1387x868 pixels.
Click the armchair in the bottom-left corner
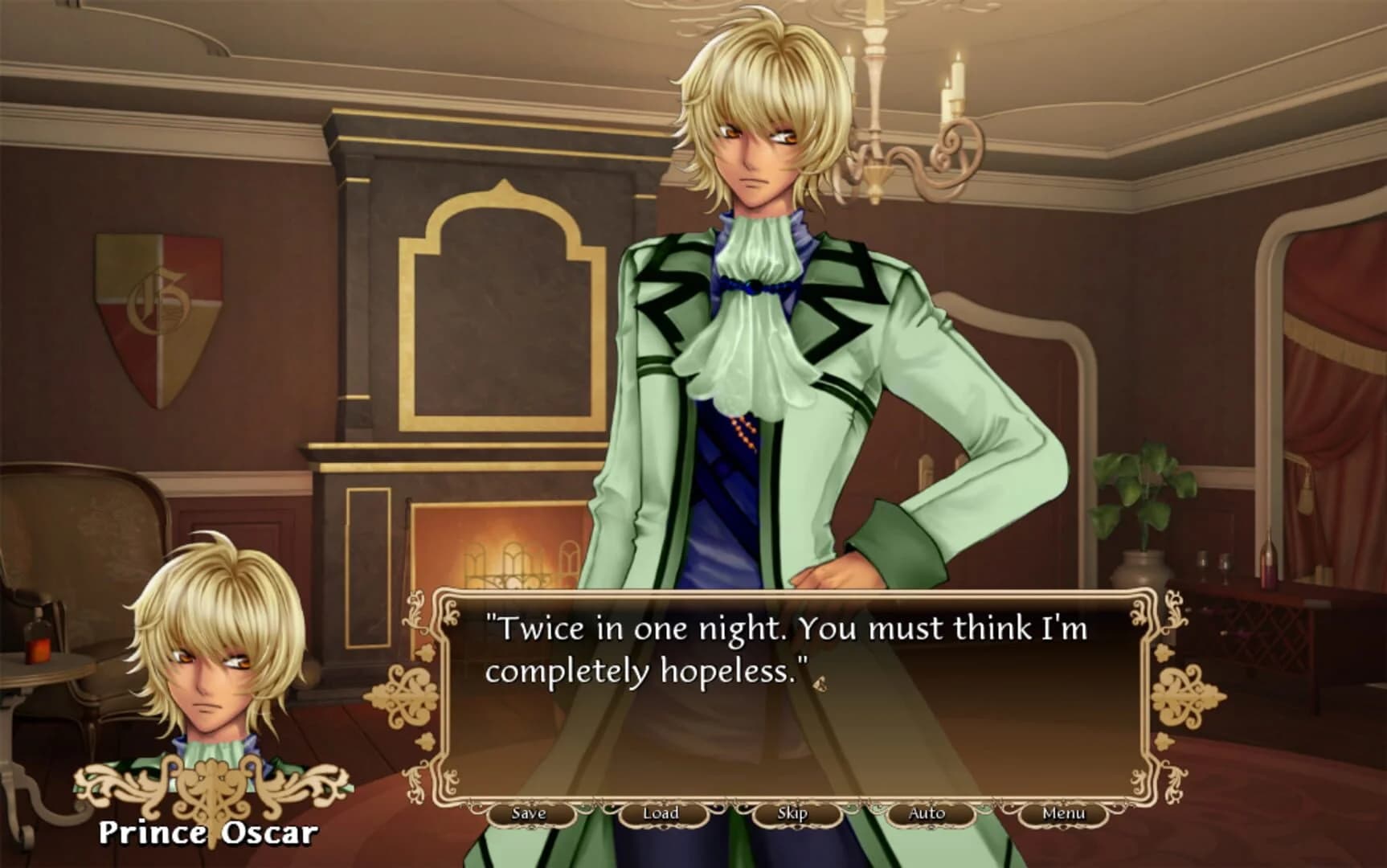(80, 530)
